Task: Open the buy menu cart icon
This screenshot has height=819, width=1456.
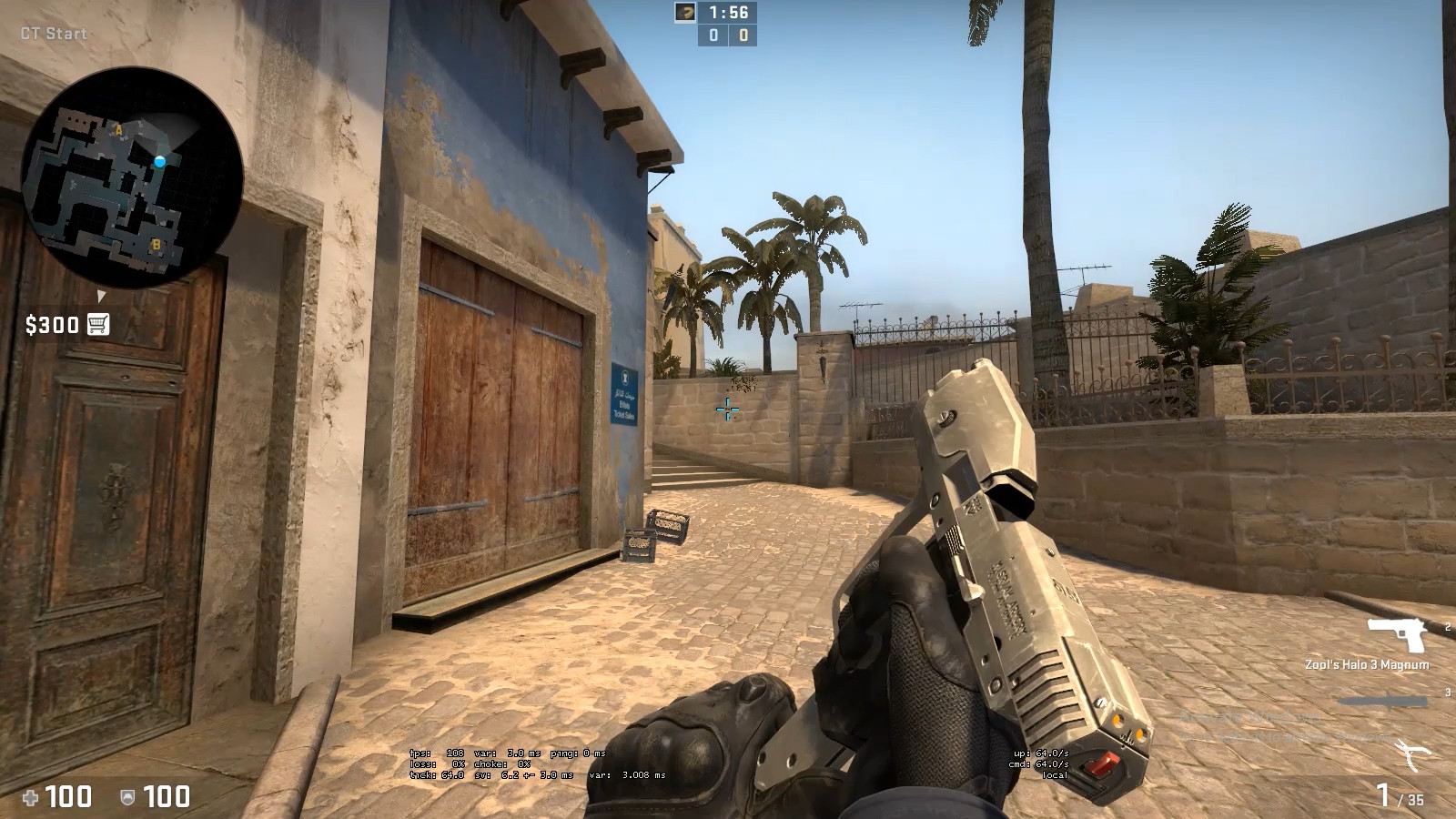Action: pos(97,324)
